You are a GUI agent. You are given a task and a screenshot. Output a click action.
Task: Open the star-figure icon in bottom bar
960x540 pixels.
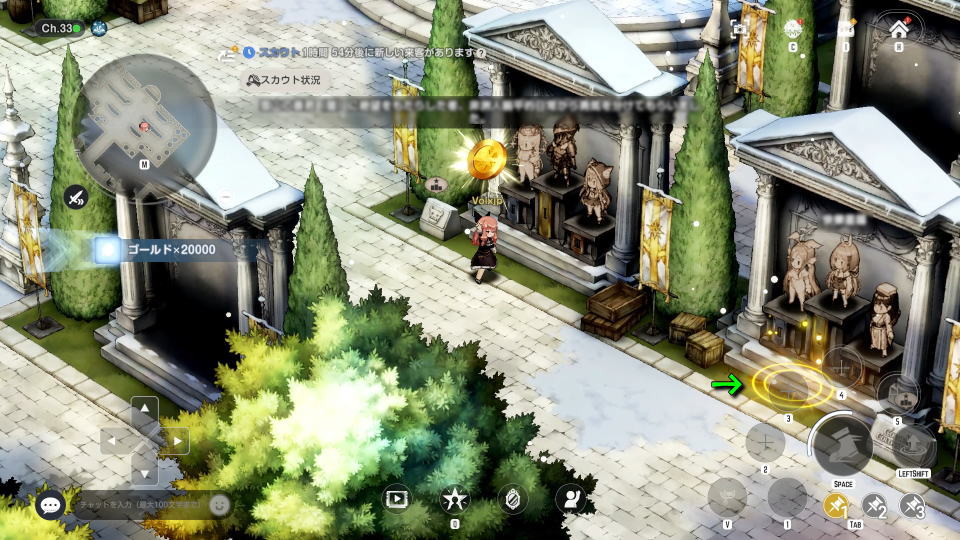455,498
